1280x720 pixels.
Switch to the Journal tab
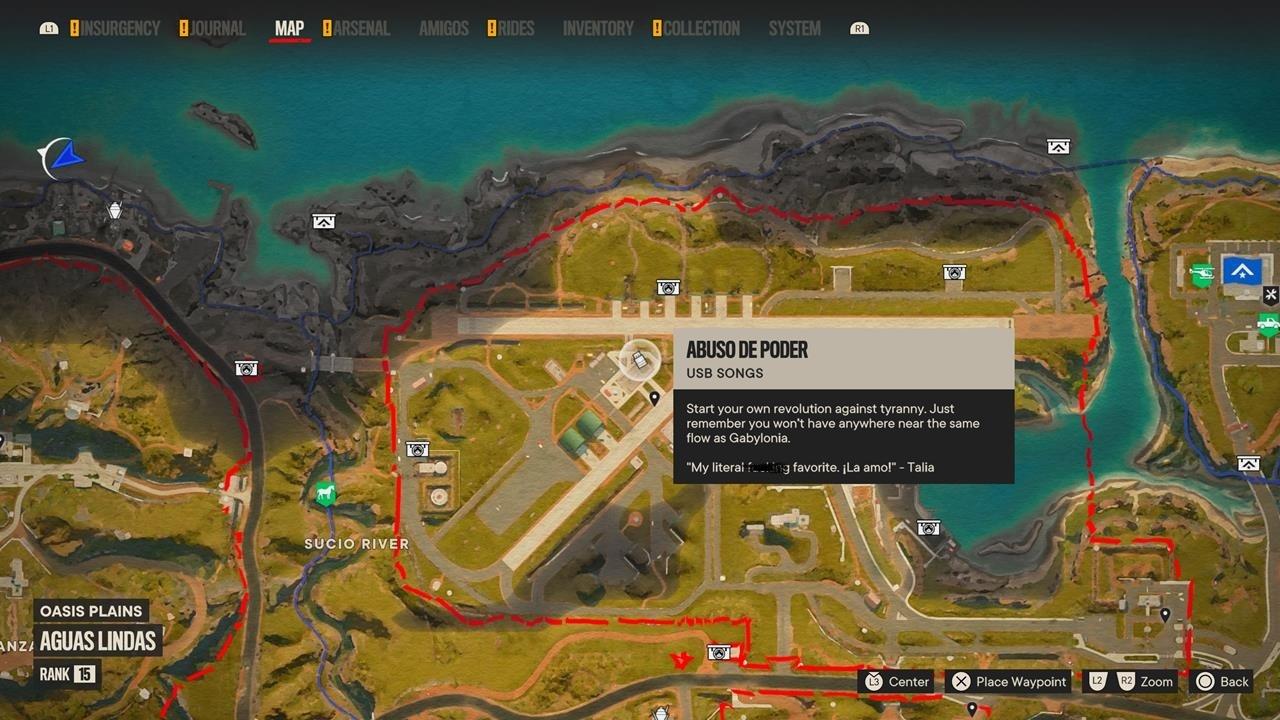218,29
